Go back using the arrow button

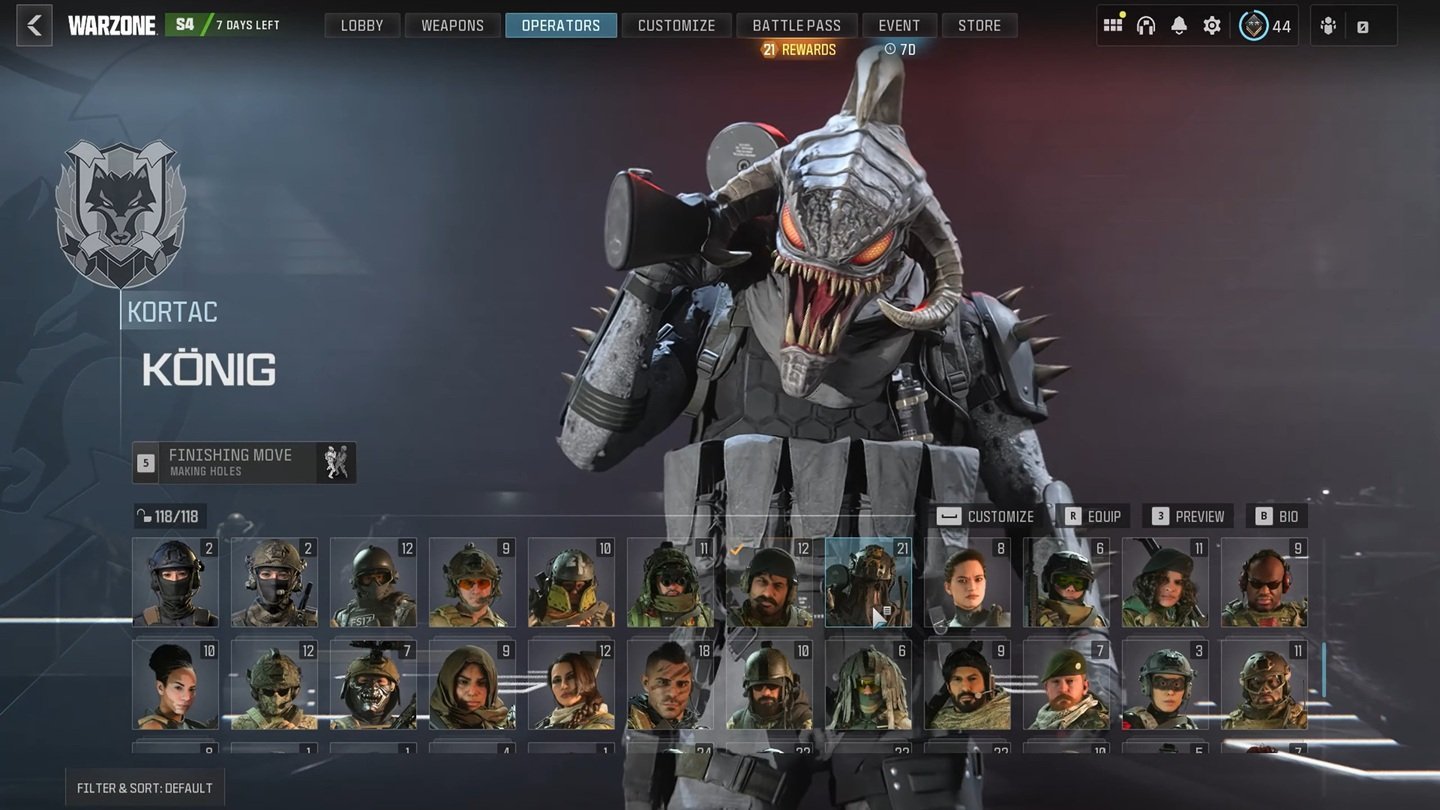(34, 26)
